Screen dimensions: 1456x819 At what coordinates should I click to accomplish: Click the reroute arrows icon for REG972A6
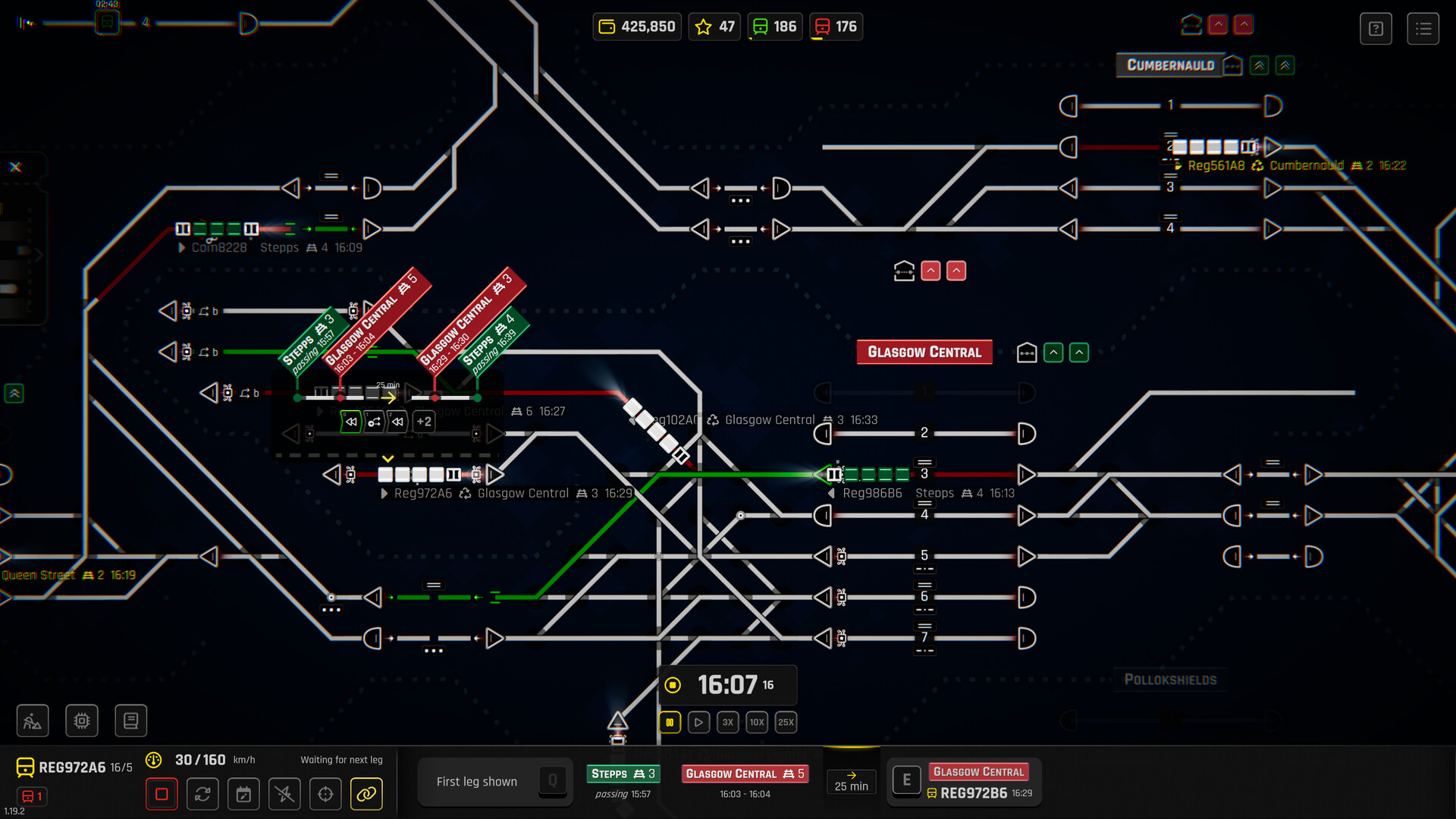(x=202, y=794)
